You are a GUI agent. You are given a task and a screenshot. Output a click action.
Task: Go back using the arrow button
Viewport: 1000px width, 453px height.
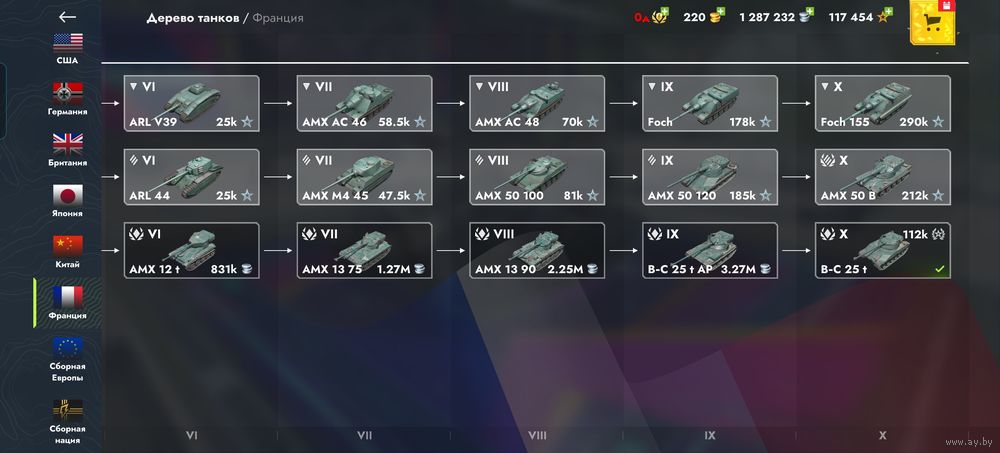[67, 17]
